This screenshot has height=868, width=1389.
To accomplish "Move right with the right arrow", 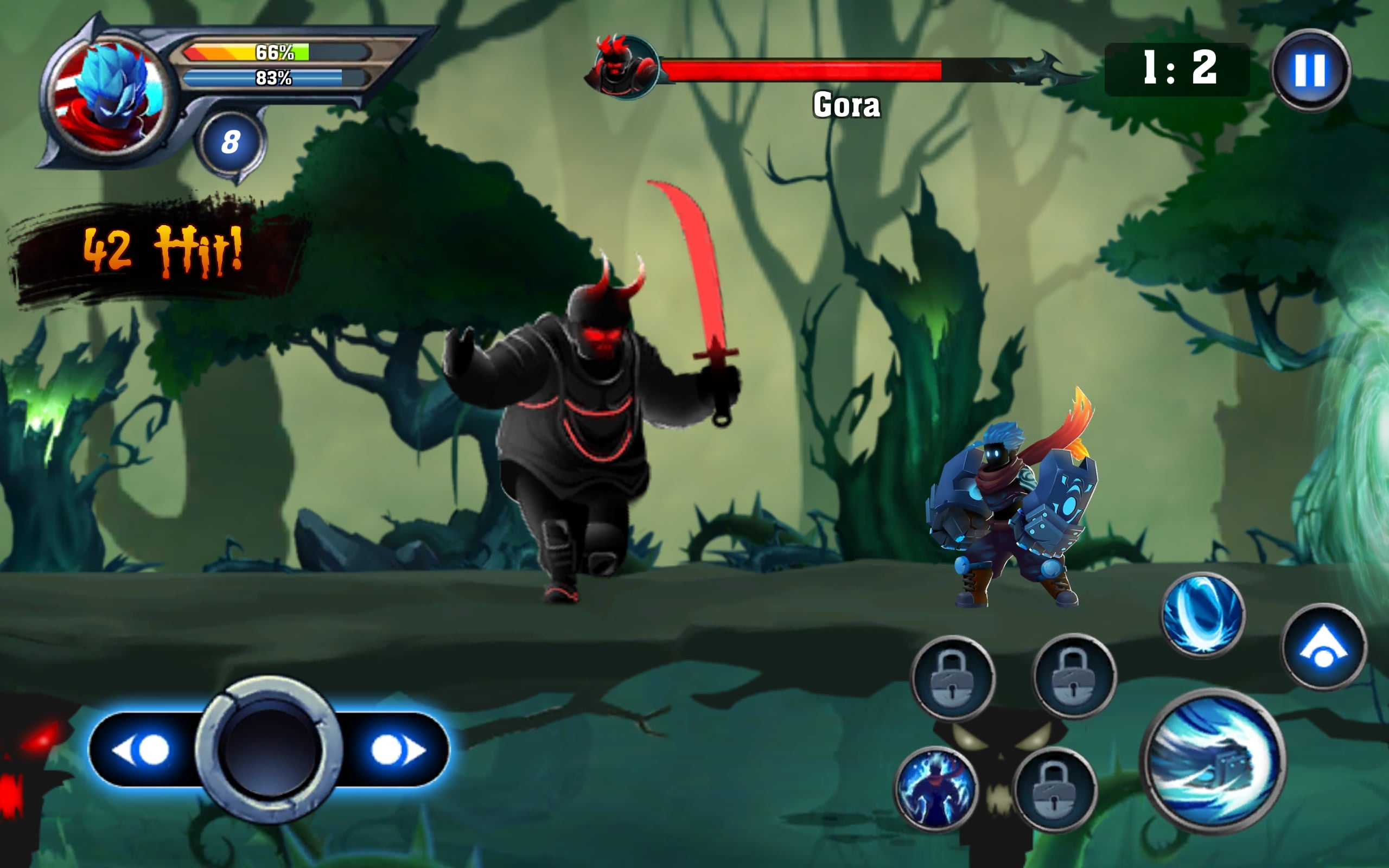I will pyautogui.click(x=397, y=750).
